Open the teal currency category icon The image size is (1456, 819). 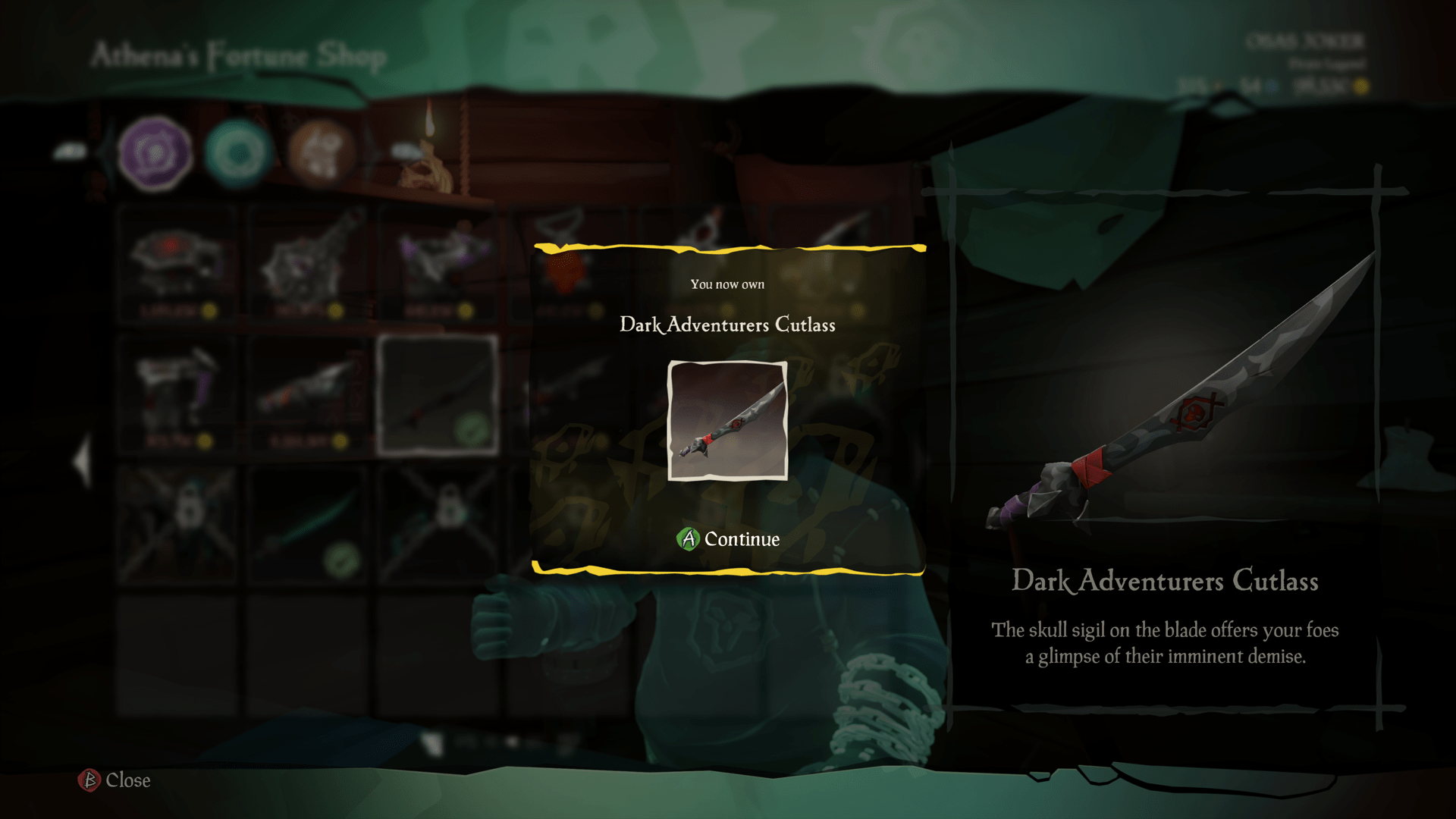pyautogui.click(x=239, y=153)
